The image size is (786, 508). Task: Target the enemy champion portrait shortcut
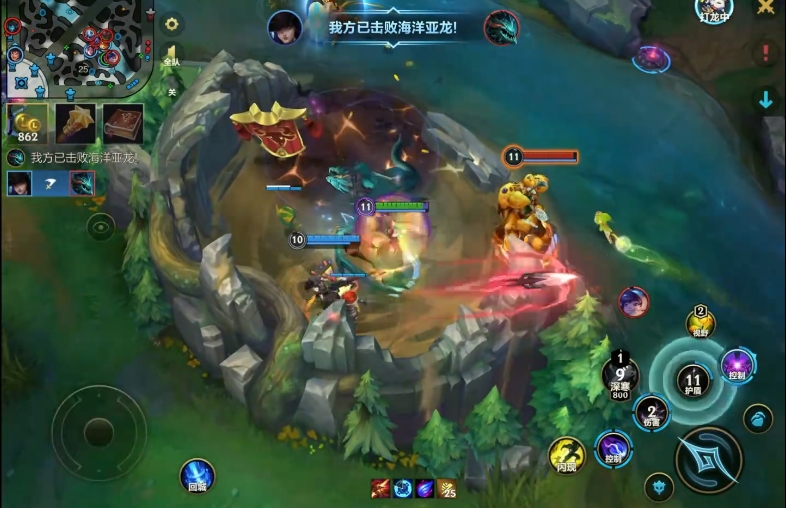click(x=633, y=301)
